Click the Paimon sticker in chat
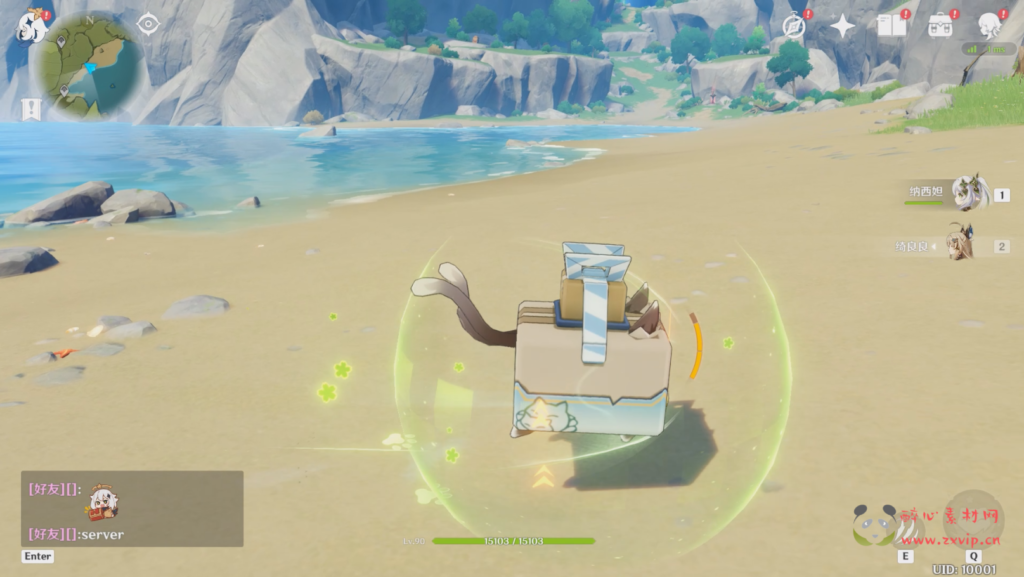The width and height of the screenshot is (1024, 577). [101, 503]
